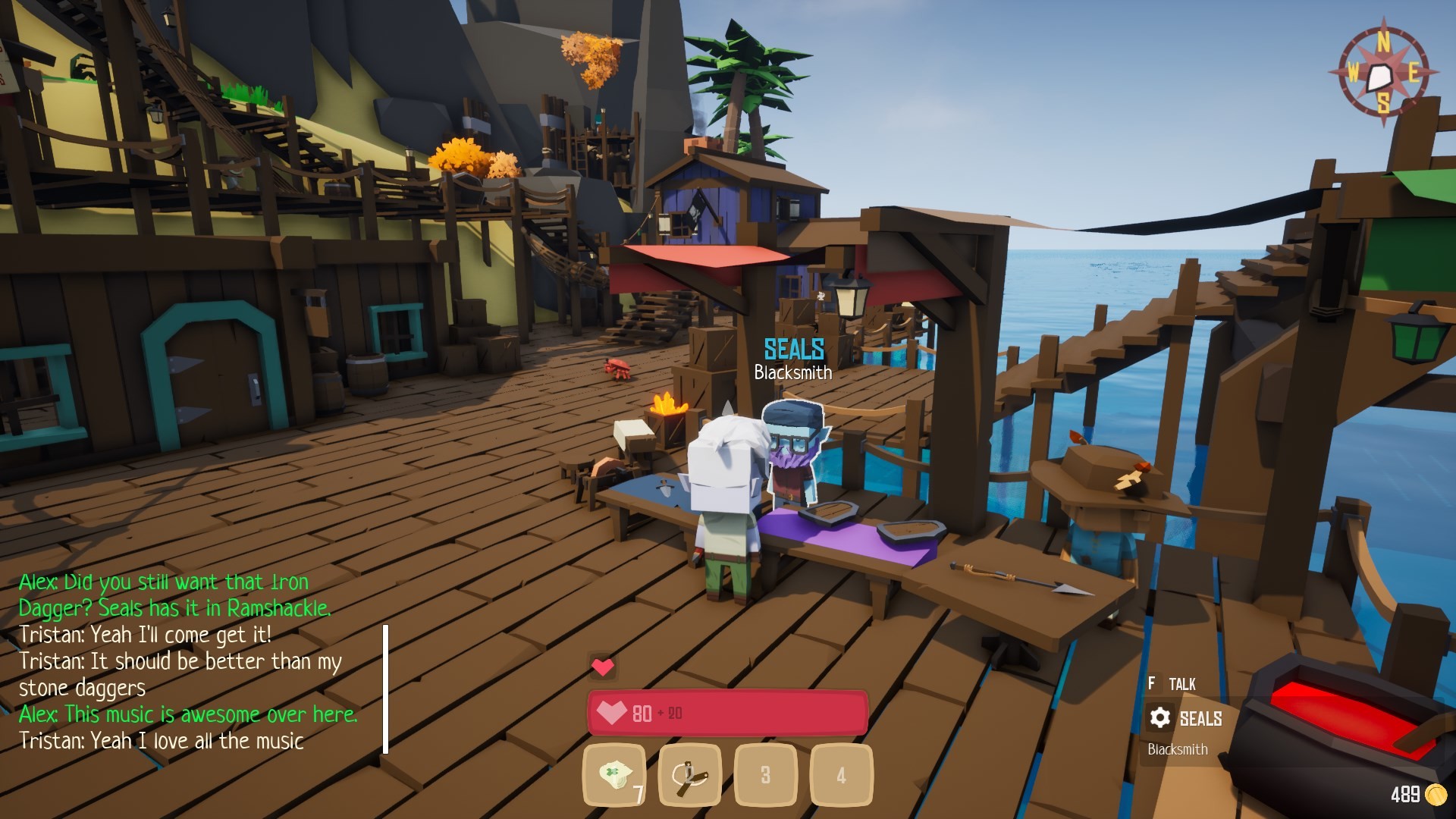
Task: Click the small heart buff icon
Action: click(603, 667)
